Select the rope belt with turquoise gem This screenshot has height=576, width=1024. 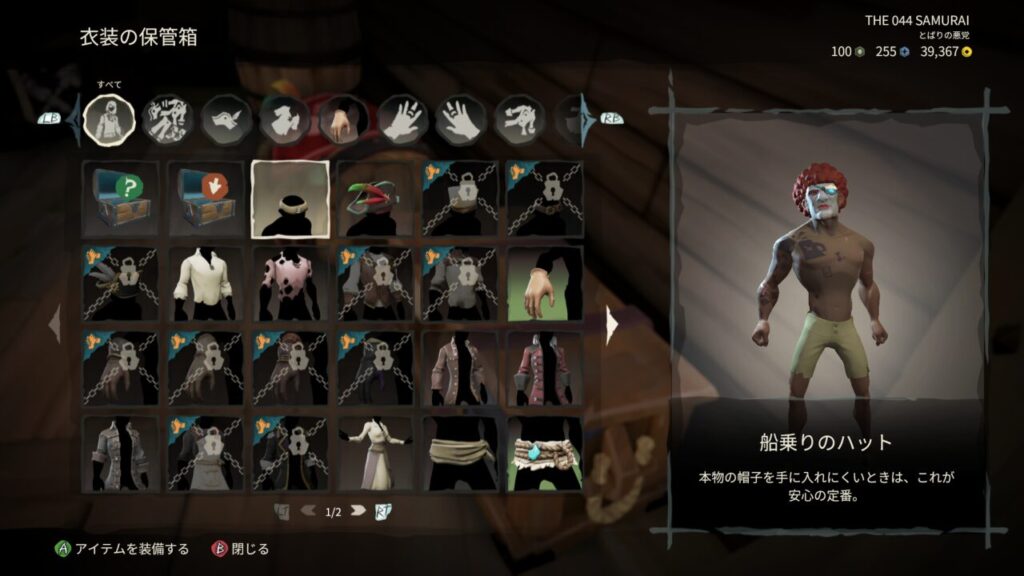(544, 454)
